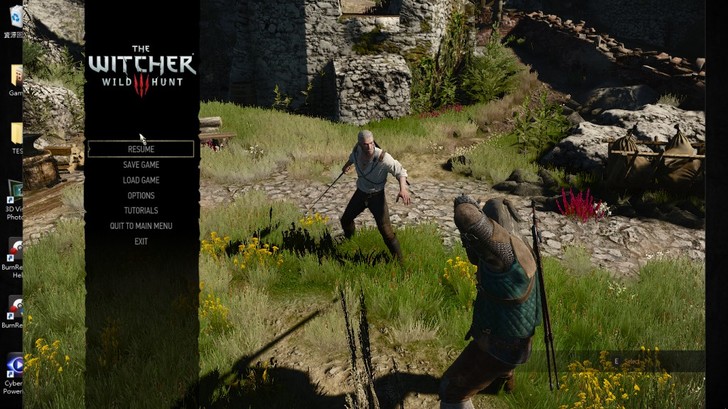Select the Tutorials entry
Image resolution: width=728 pixels, height=409 pixels.
click(141, 211)
